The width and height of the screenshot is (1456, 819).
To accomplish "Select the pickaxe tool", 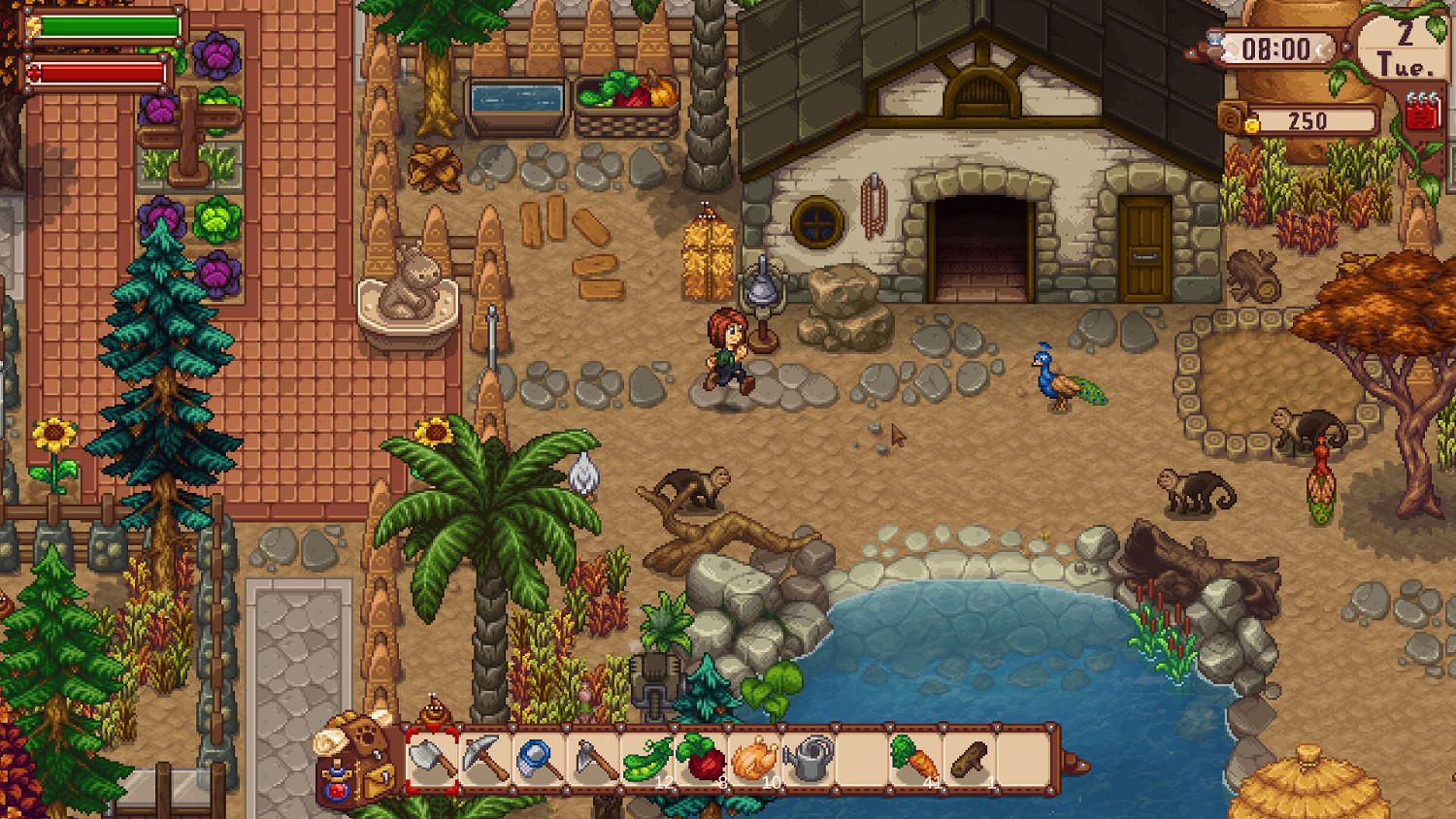I will click(x=483, y=760).
